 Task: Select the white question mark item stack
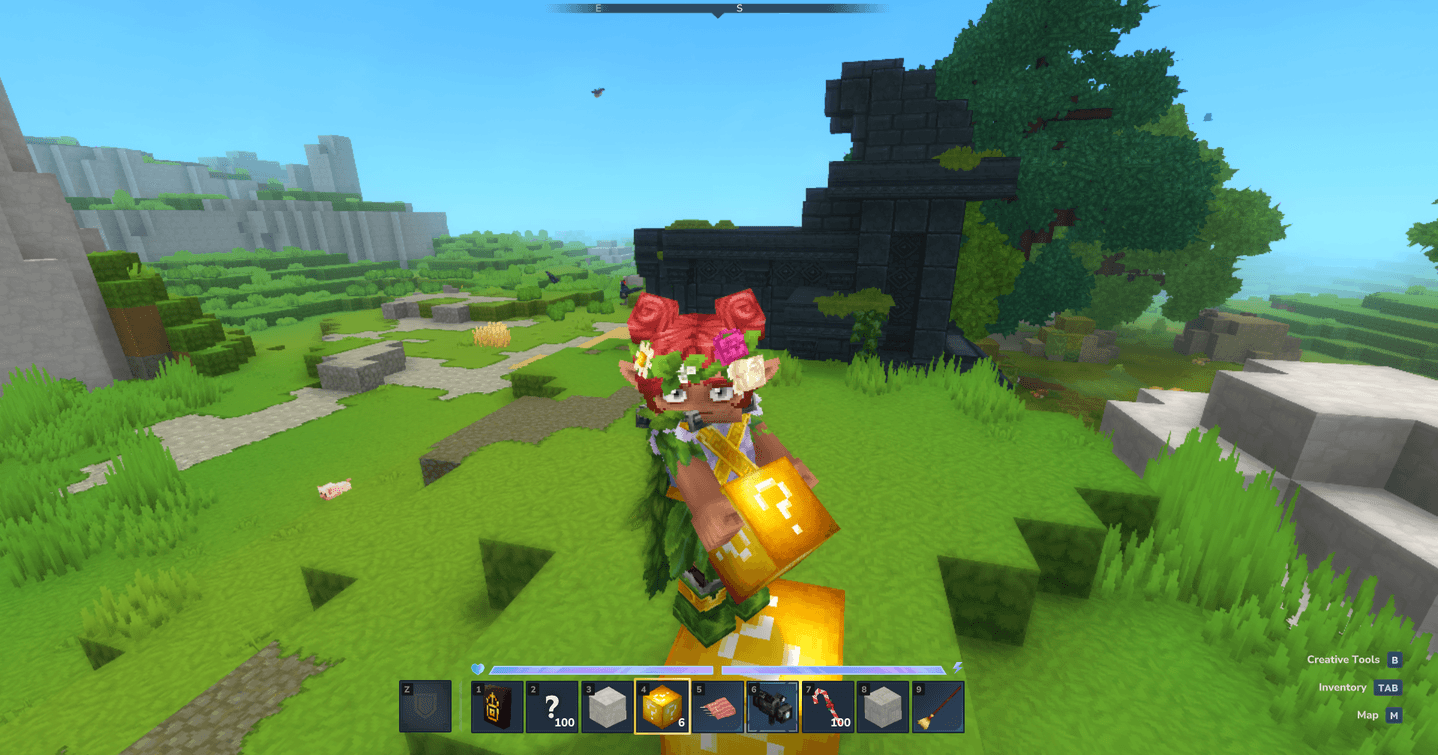552,707
